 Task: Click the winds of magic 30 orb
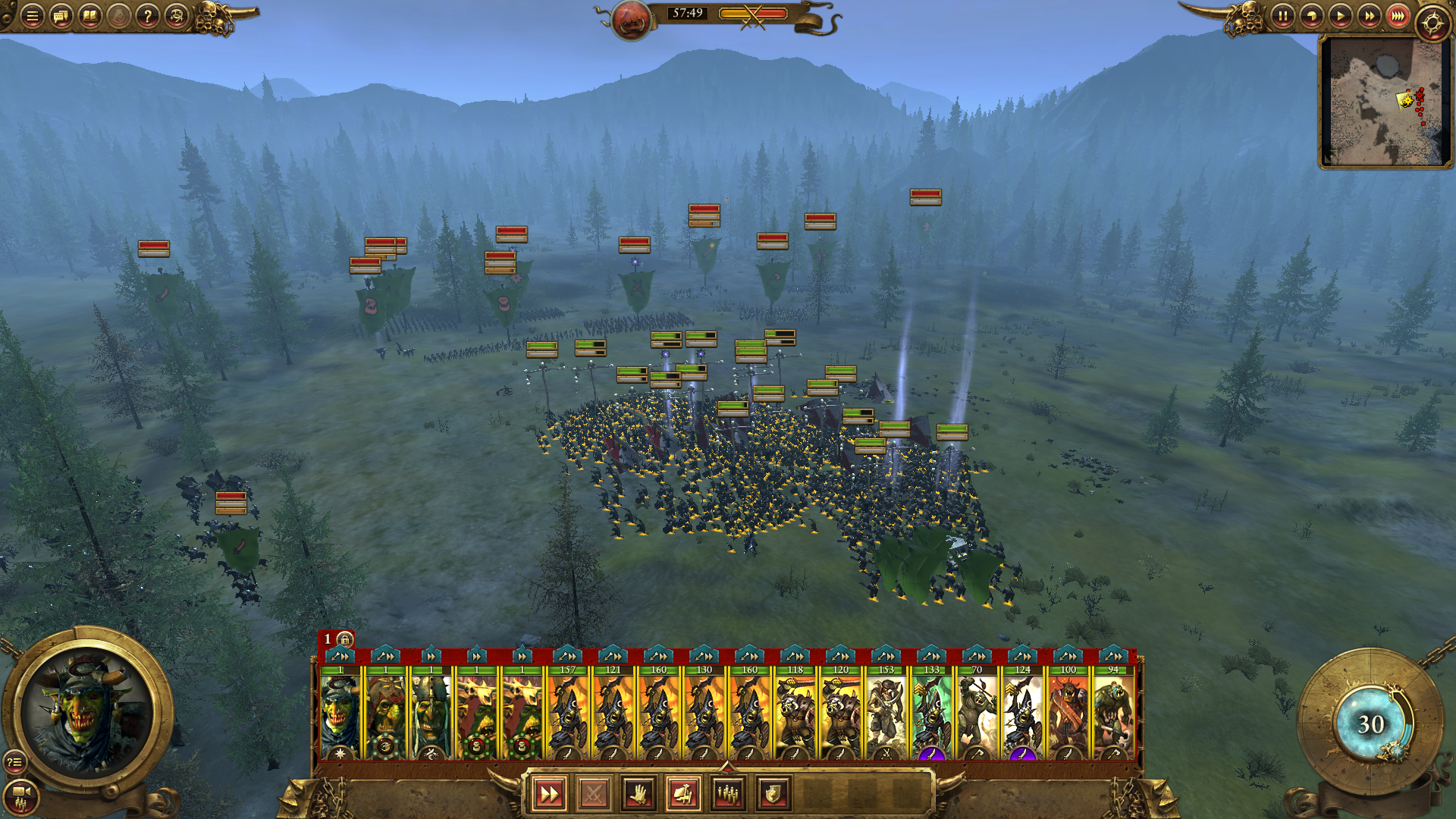point(1370,724)
